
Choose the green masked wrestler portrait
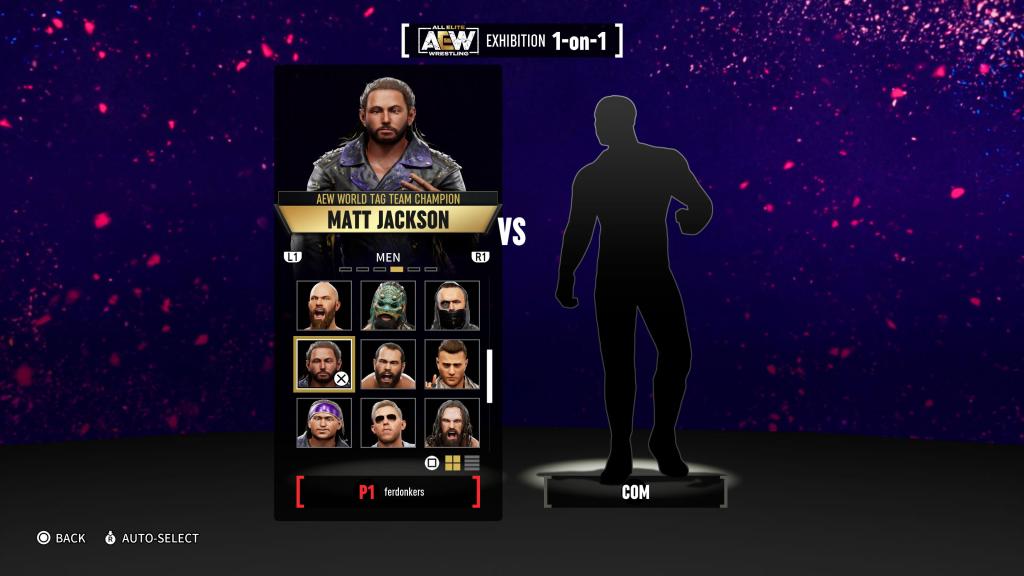(387, 305)
